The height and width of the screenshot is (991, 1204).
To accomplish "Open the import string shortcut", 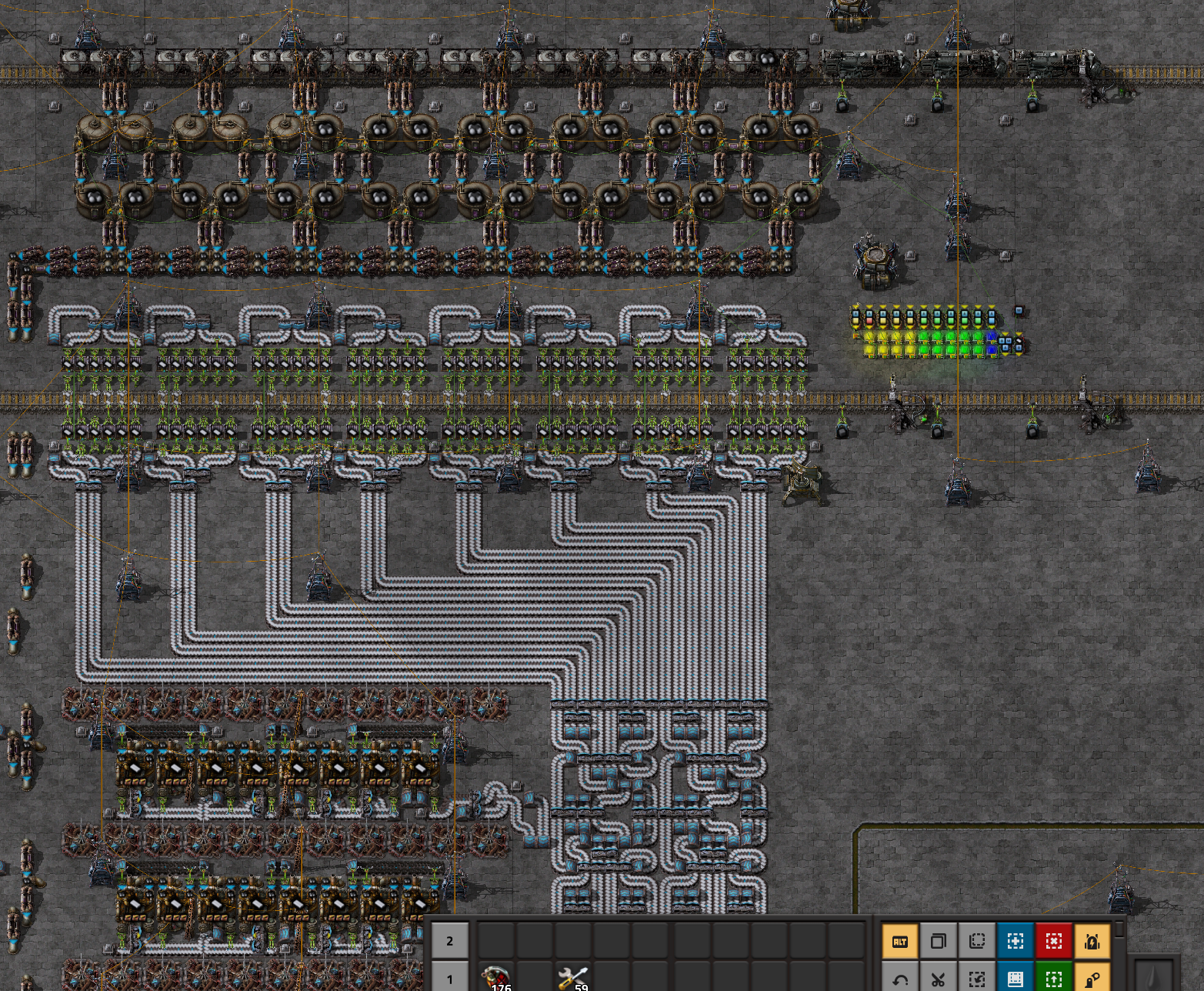I will point(976,979).
